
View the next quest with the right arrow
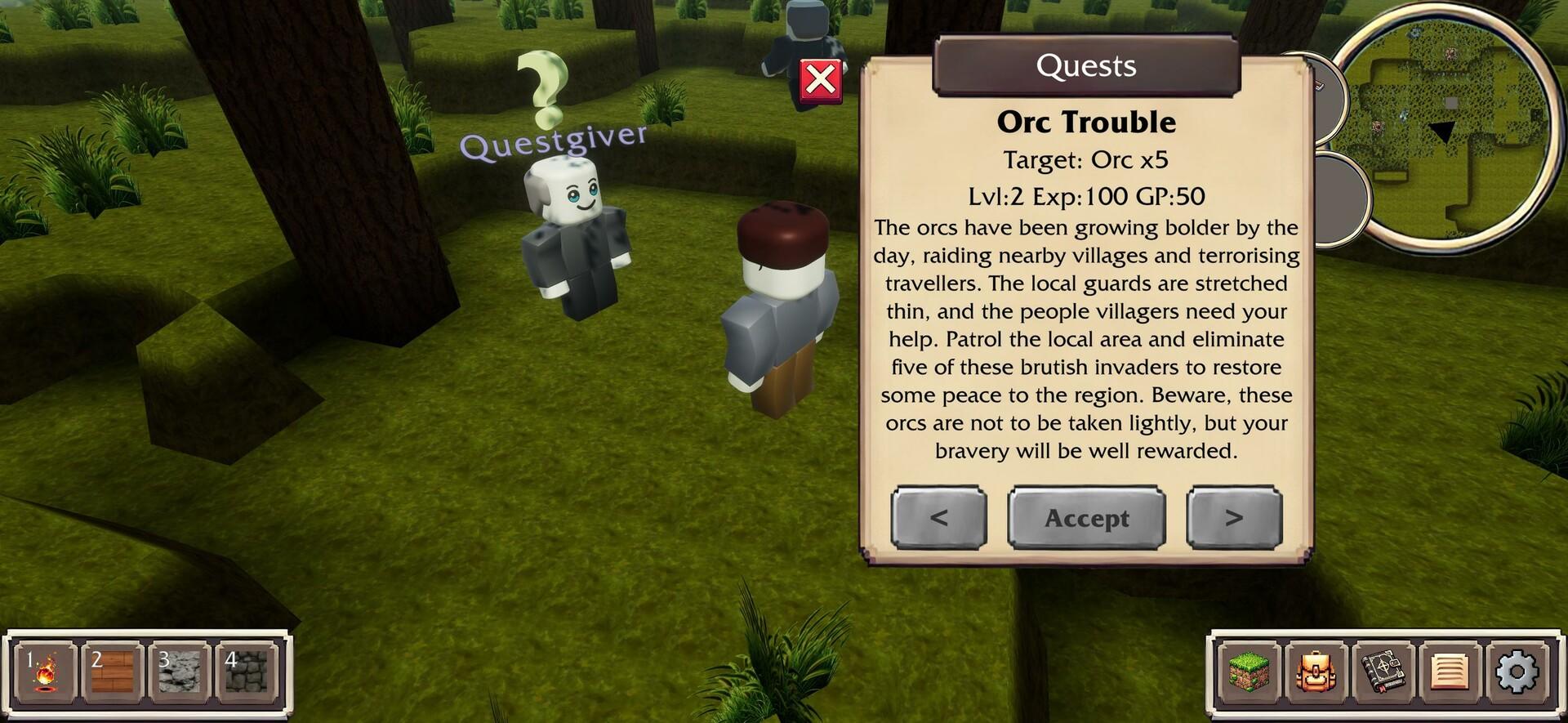point(1235,518)
